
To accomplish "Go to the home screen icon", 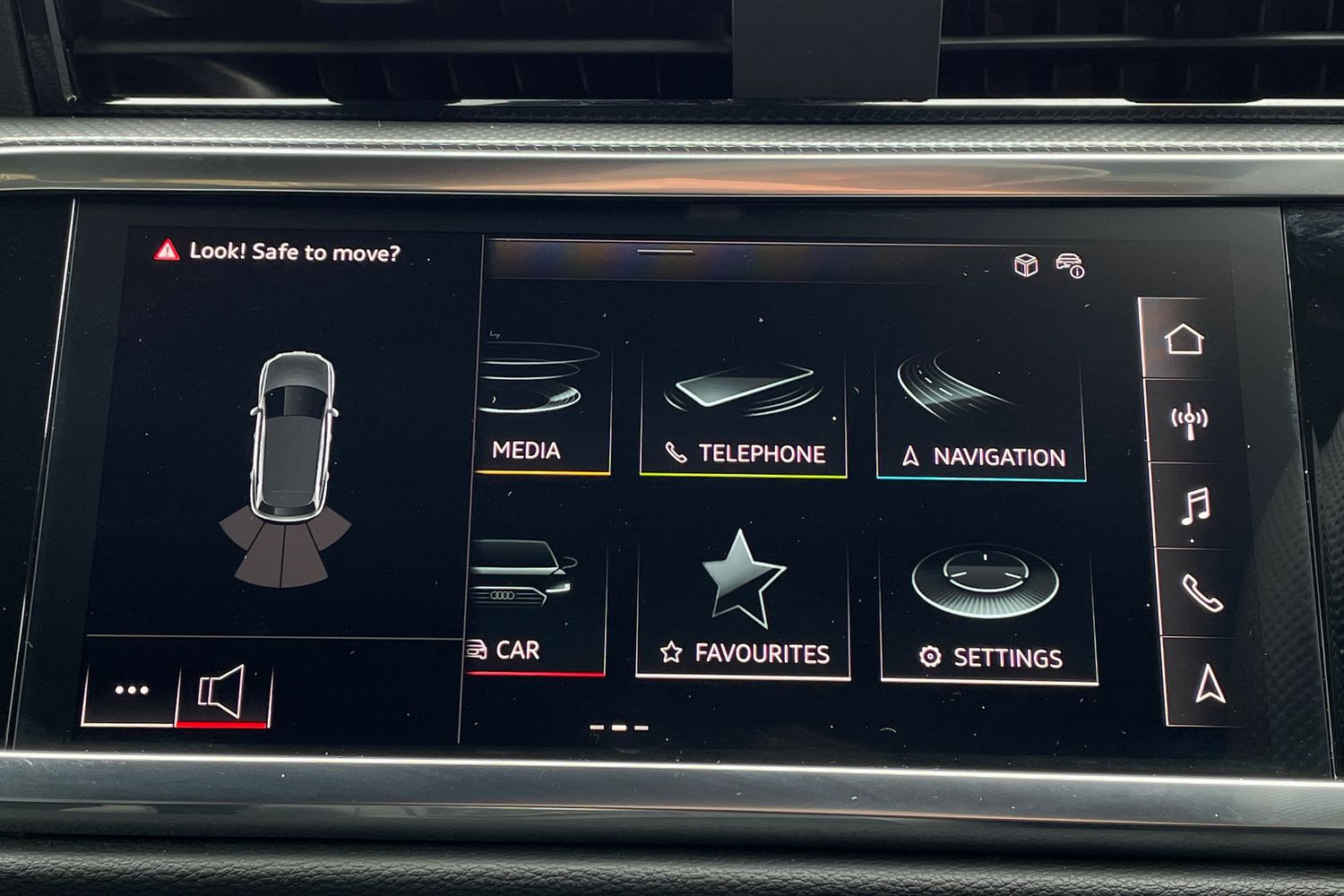I will [x=1184, y=340].
